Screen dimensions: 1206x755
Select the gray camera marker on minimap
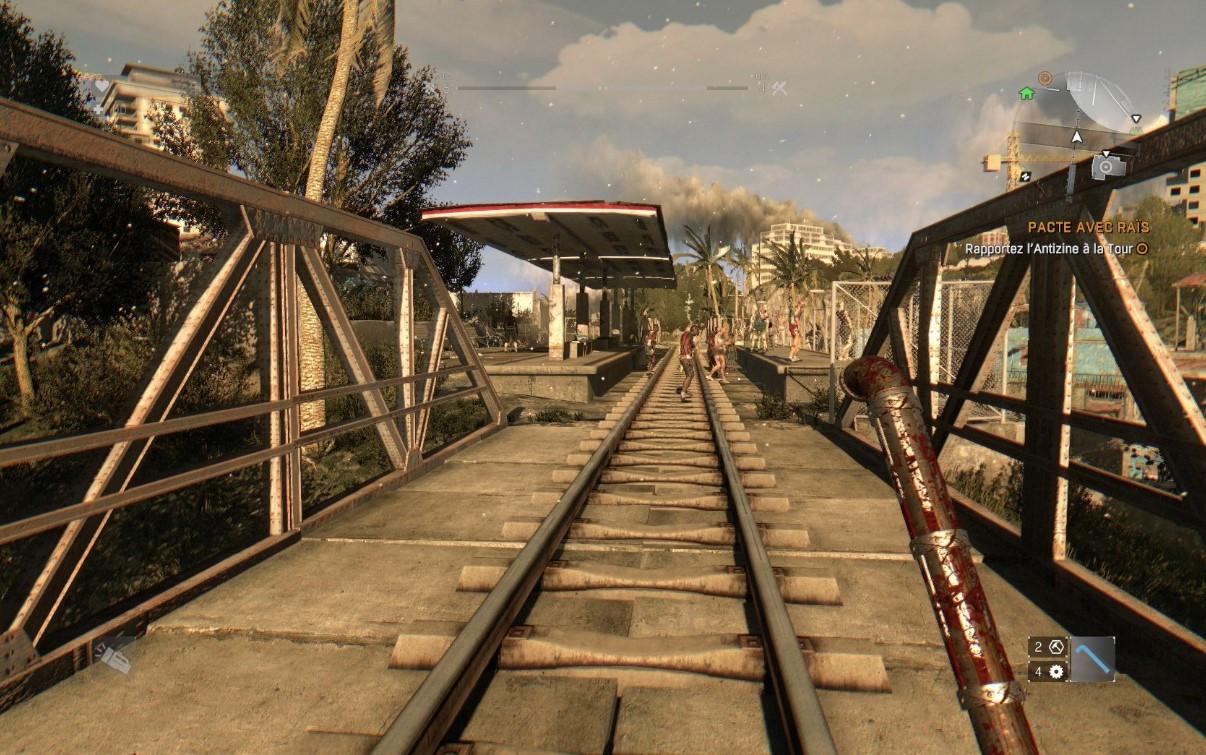click(1108, 166)
